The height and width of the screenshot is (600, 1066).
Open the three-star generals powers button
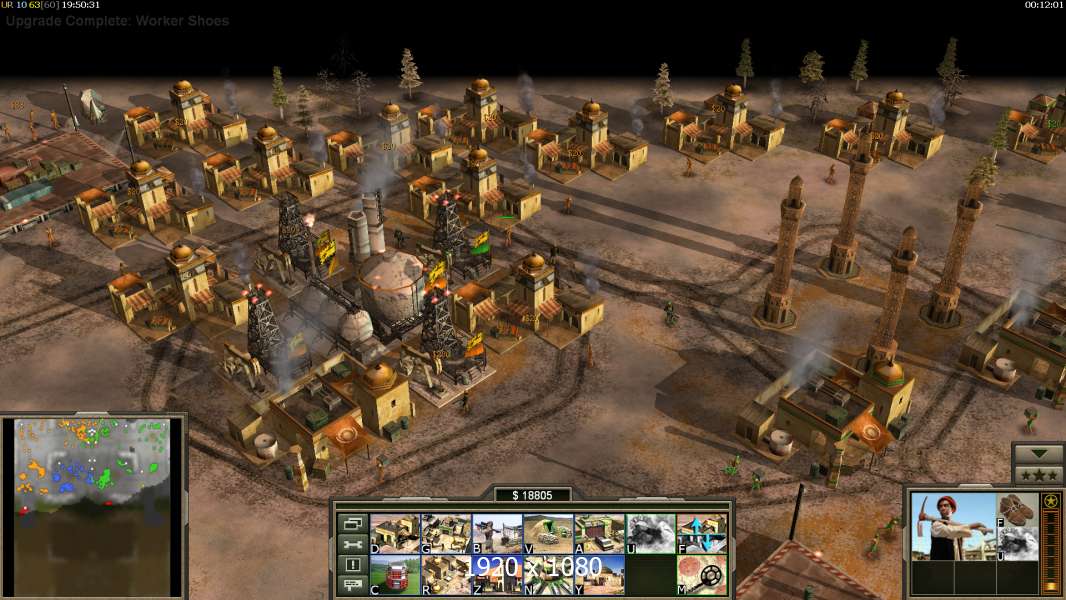pyautogui.click(x=1038, y=475)
